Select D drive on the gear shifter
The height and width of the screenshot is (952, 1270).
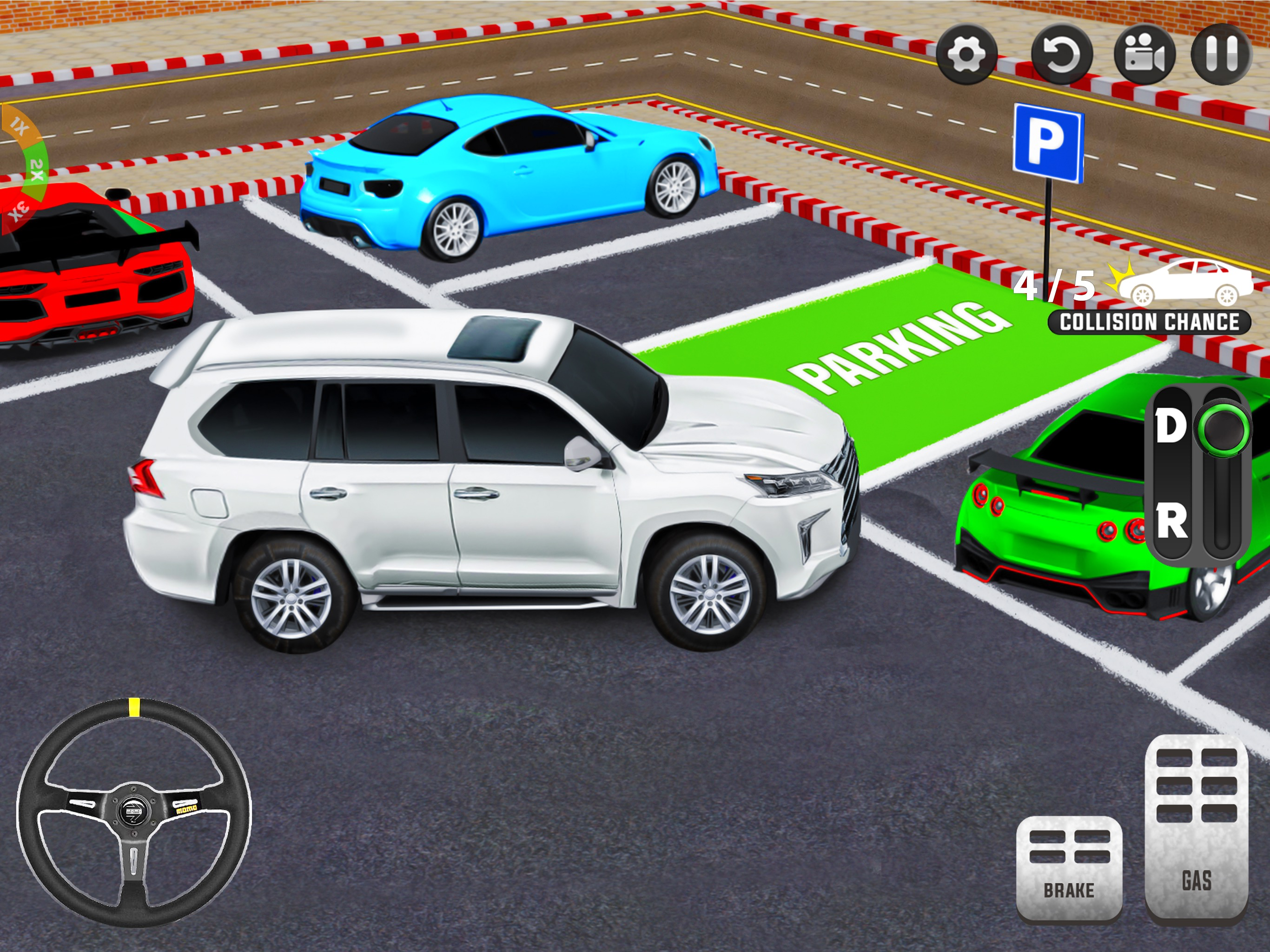[x=1171, y=427]
